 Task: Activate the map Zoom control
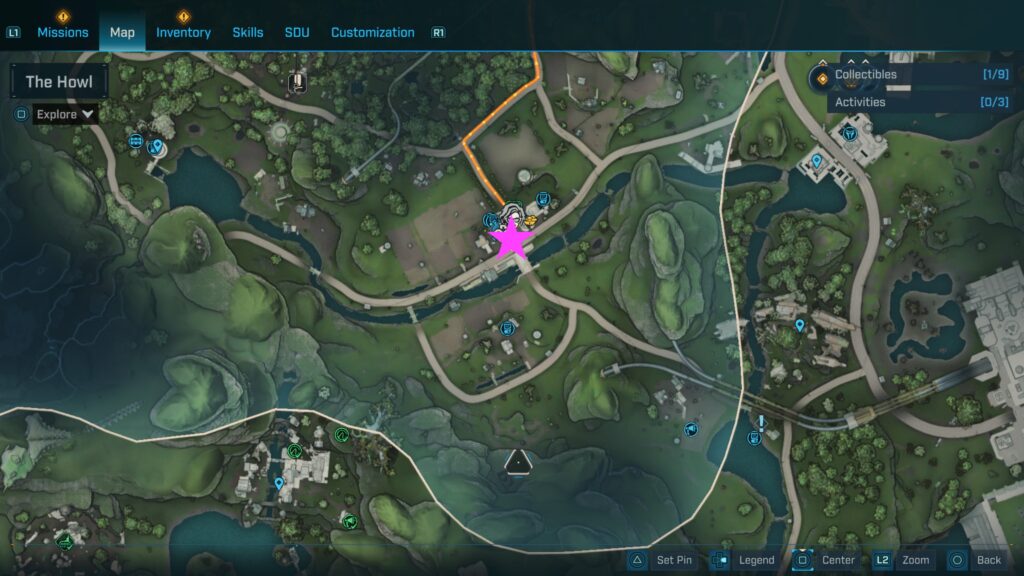904,560
